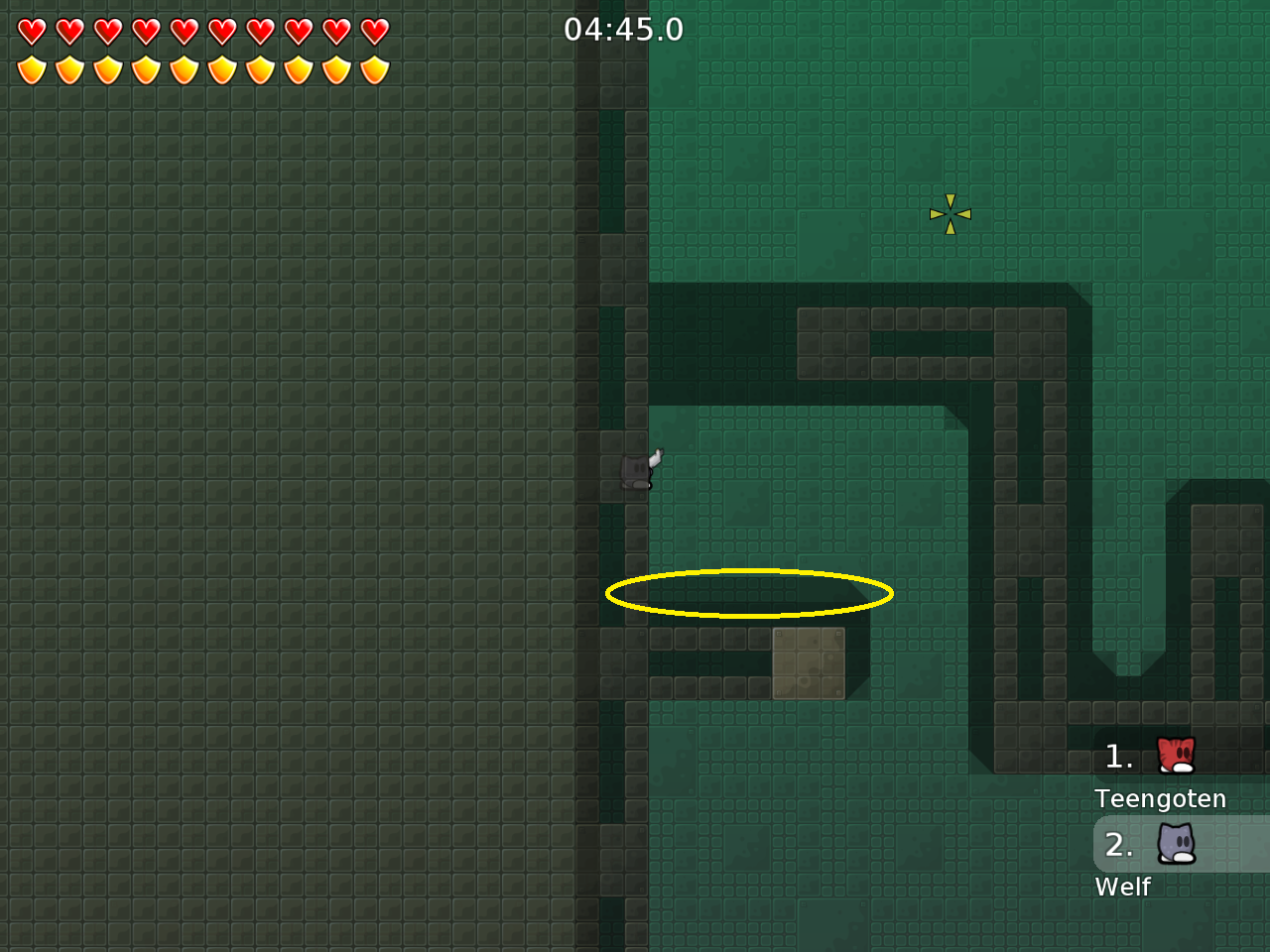Click the first golden shield armor icon
Image resolution: width=1270 pixels, height=952 pixels.
(x=33, y=68)
